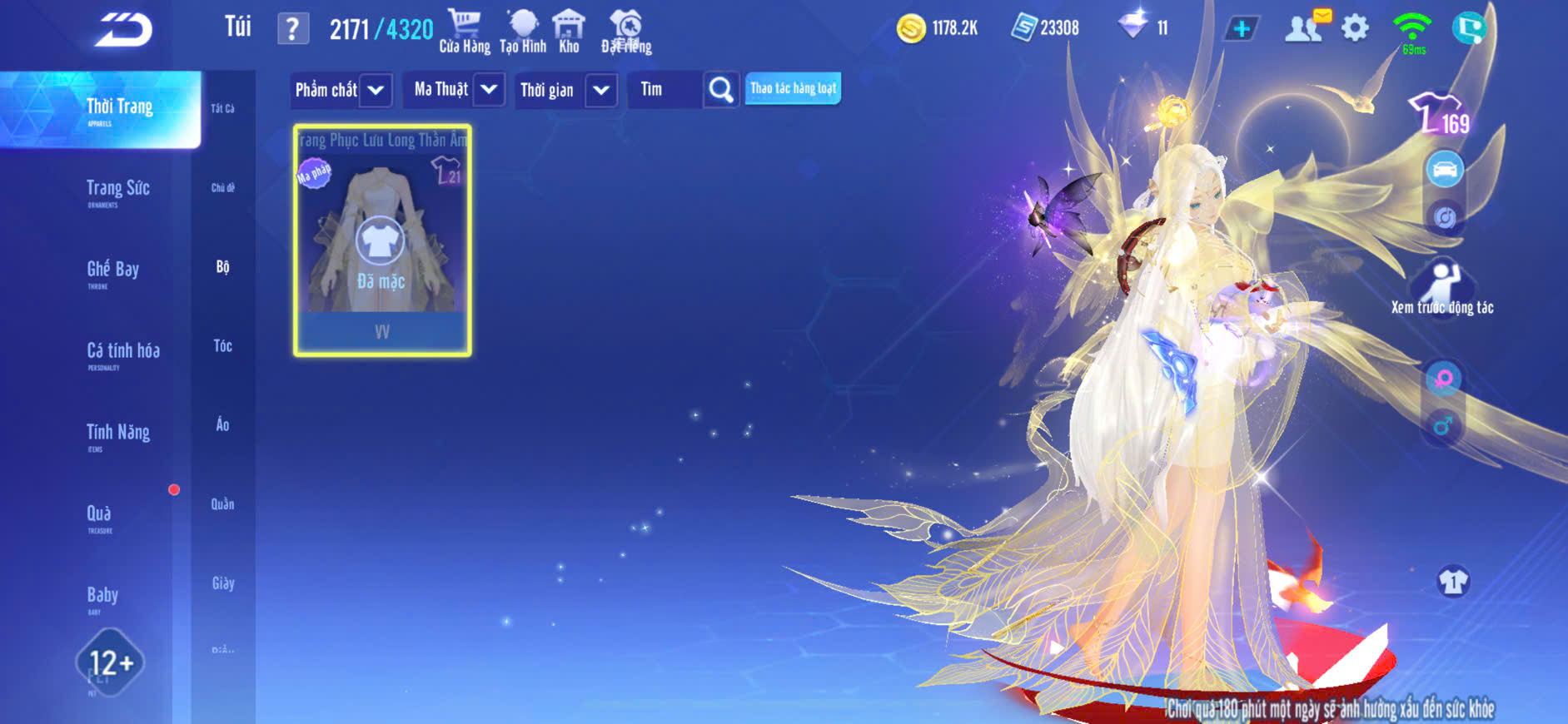Viewport: 1568px width, 724px height.
Task: Click Thao tác hàng loạt button
Action: pos(793,88)
